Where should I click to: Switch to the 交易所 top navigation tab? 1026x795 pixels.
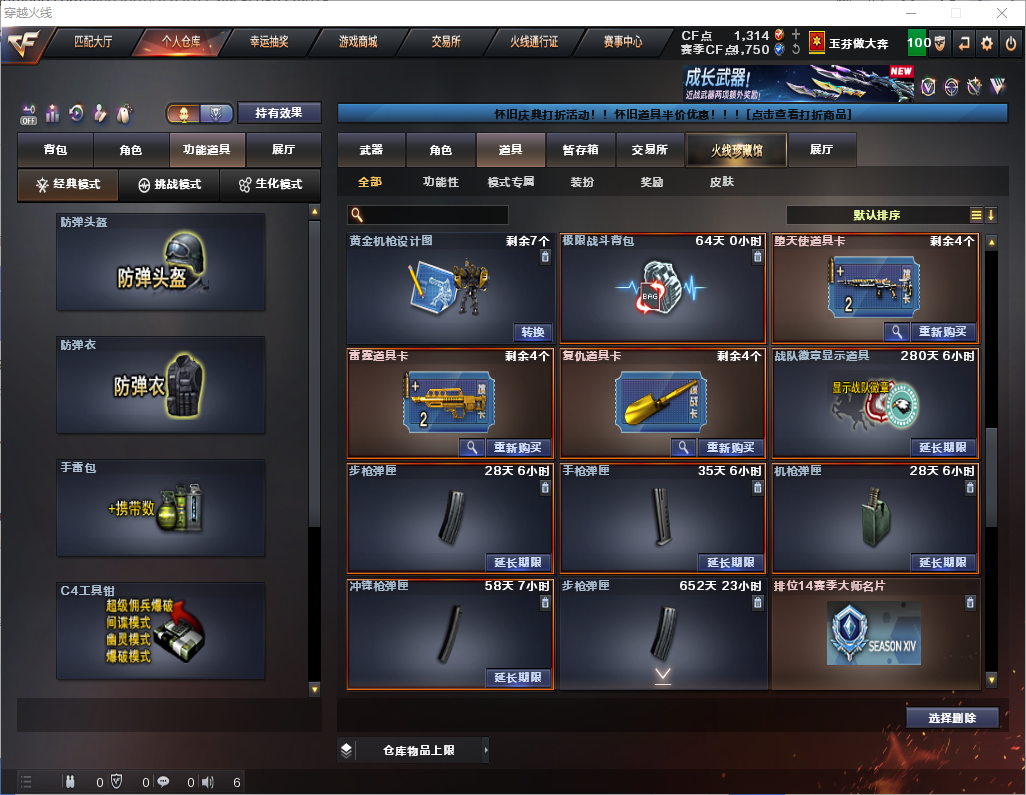[446, 42]
